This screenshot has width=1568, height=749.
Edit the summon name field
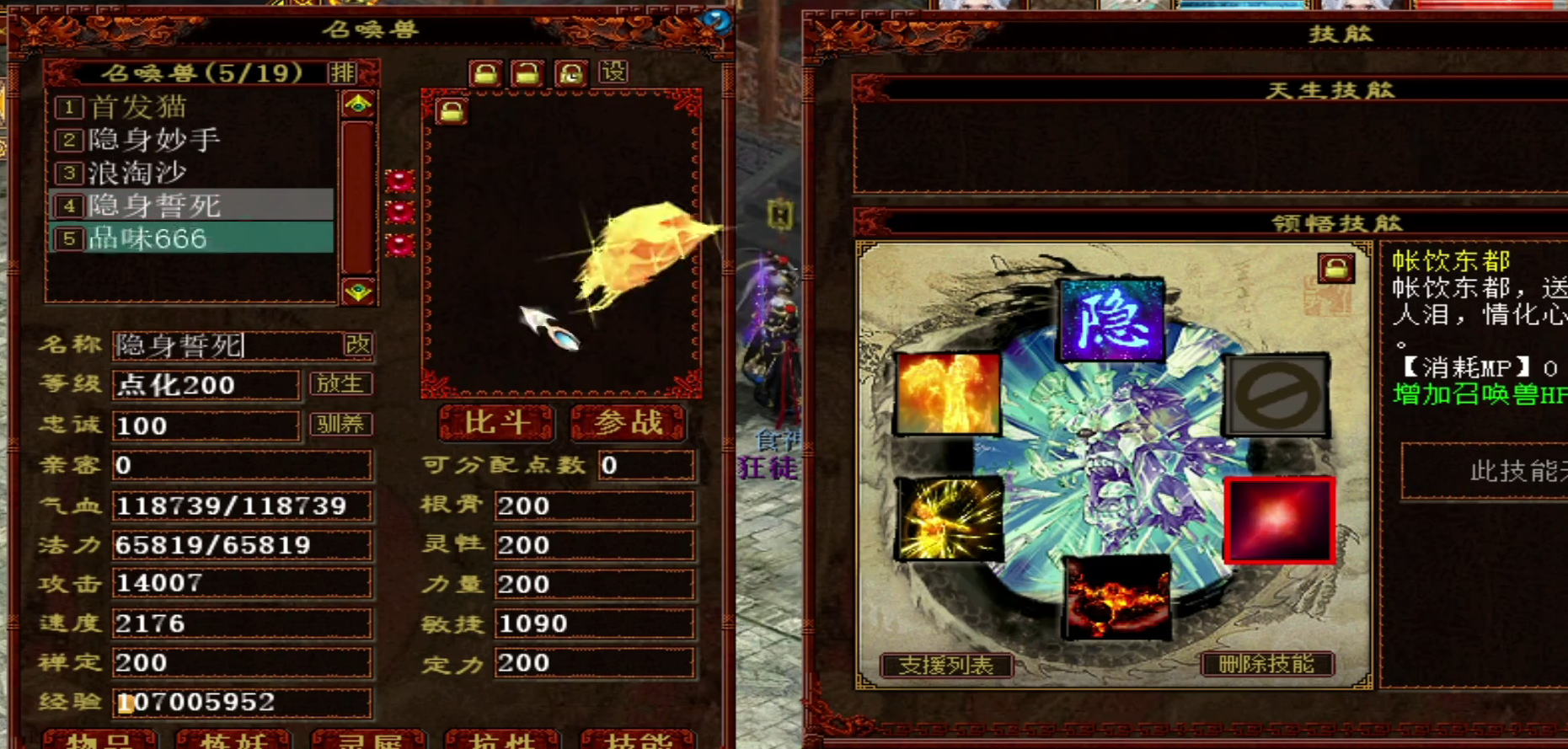pyautogui.click(x=226, y=345)
